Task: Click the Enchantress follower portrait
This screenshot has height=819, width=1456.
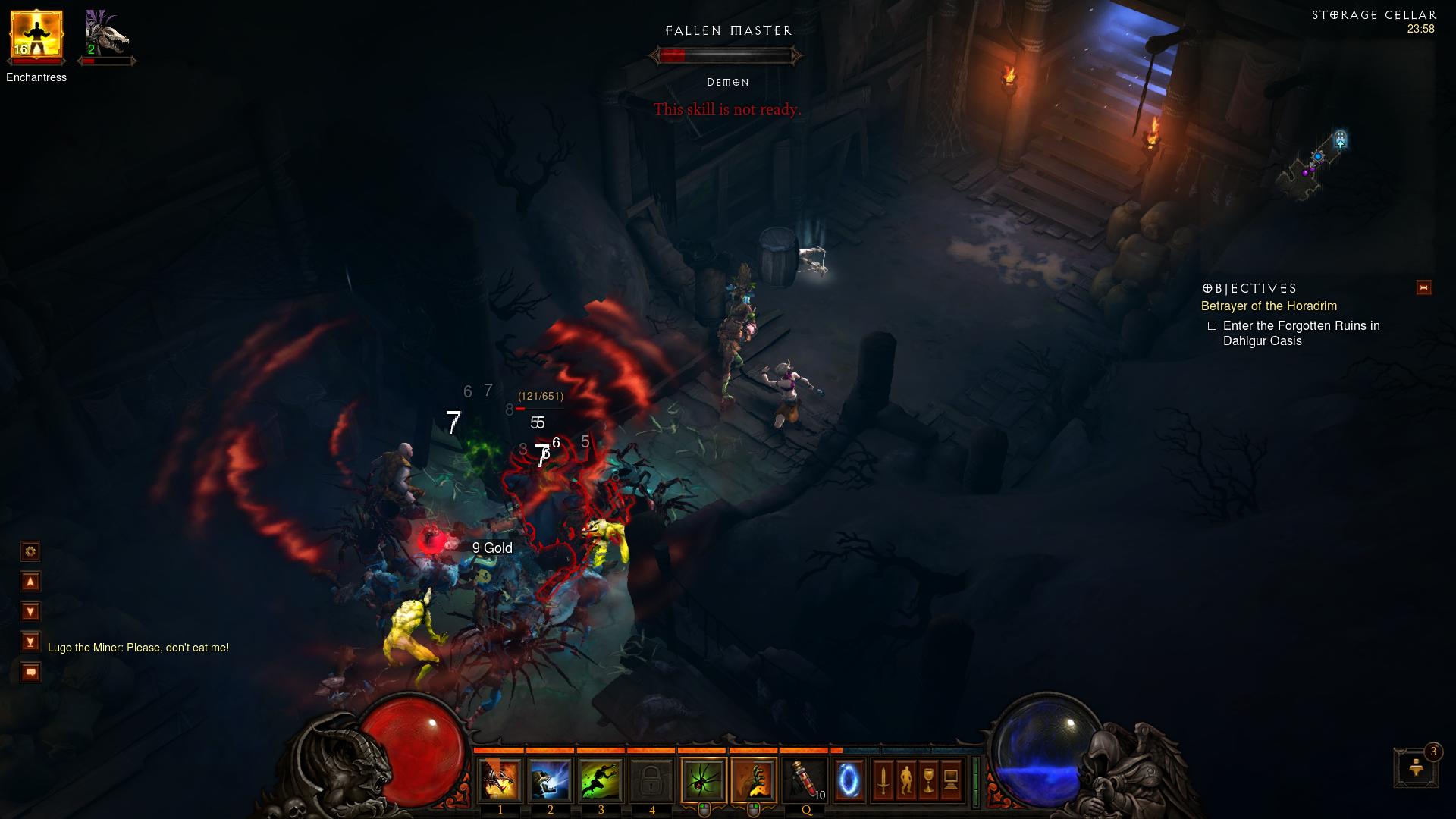Action: click(36, 36)
